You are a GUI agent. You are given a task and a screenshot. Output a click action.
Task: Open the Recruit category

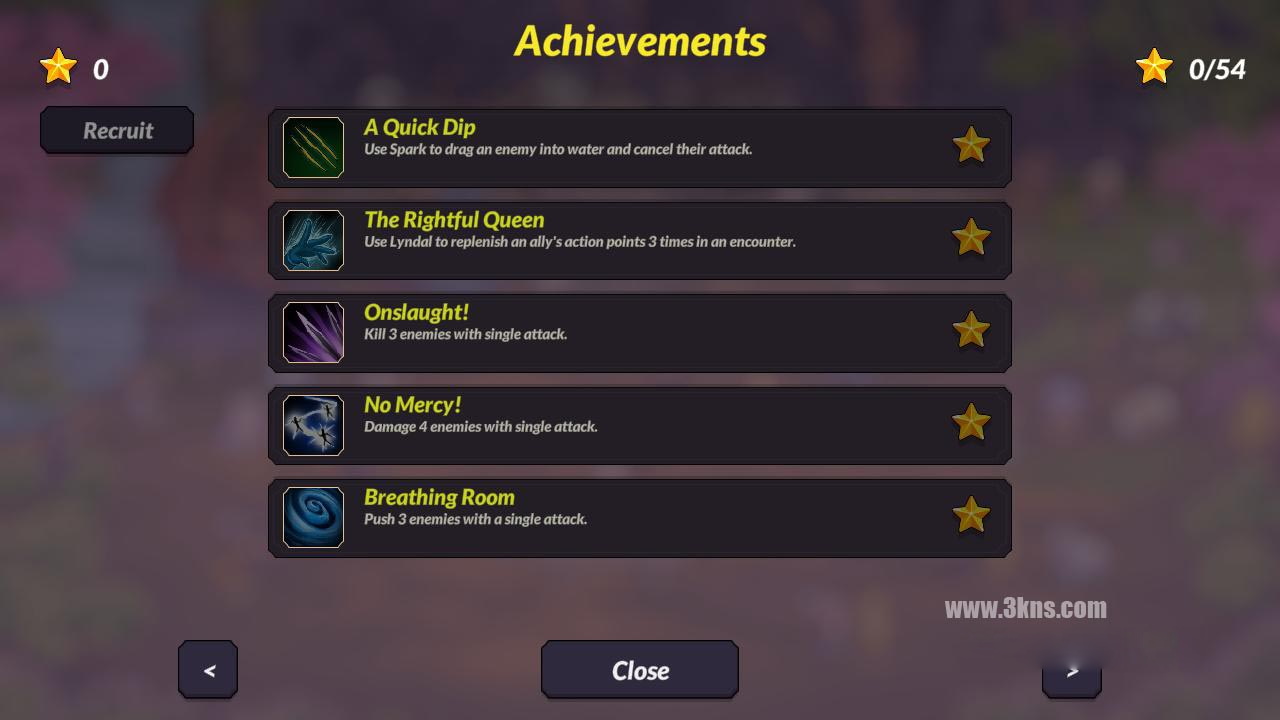click(117, 130)
